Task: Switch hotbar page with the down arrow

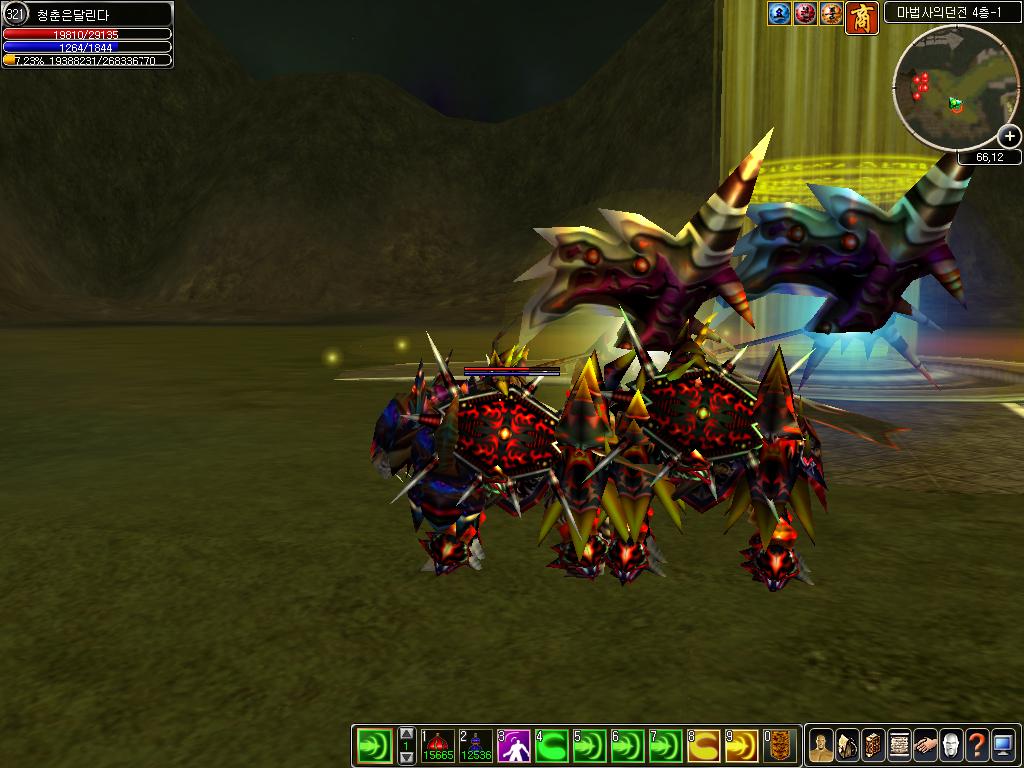Action: pyautogui.click(x=406, y=757)
